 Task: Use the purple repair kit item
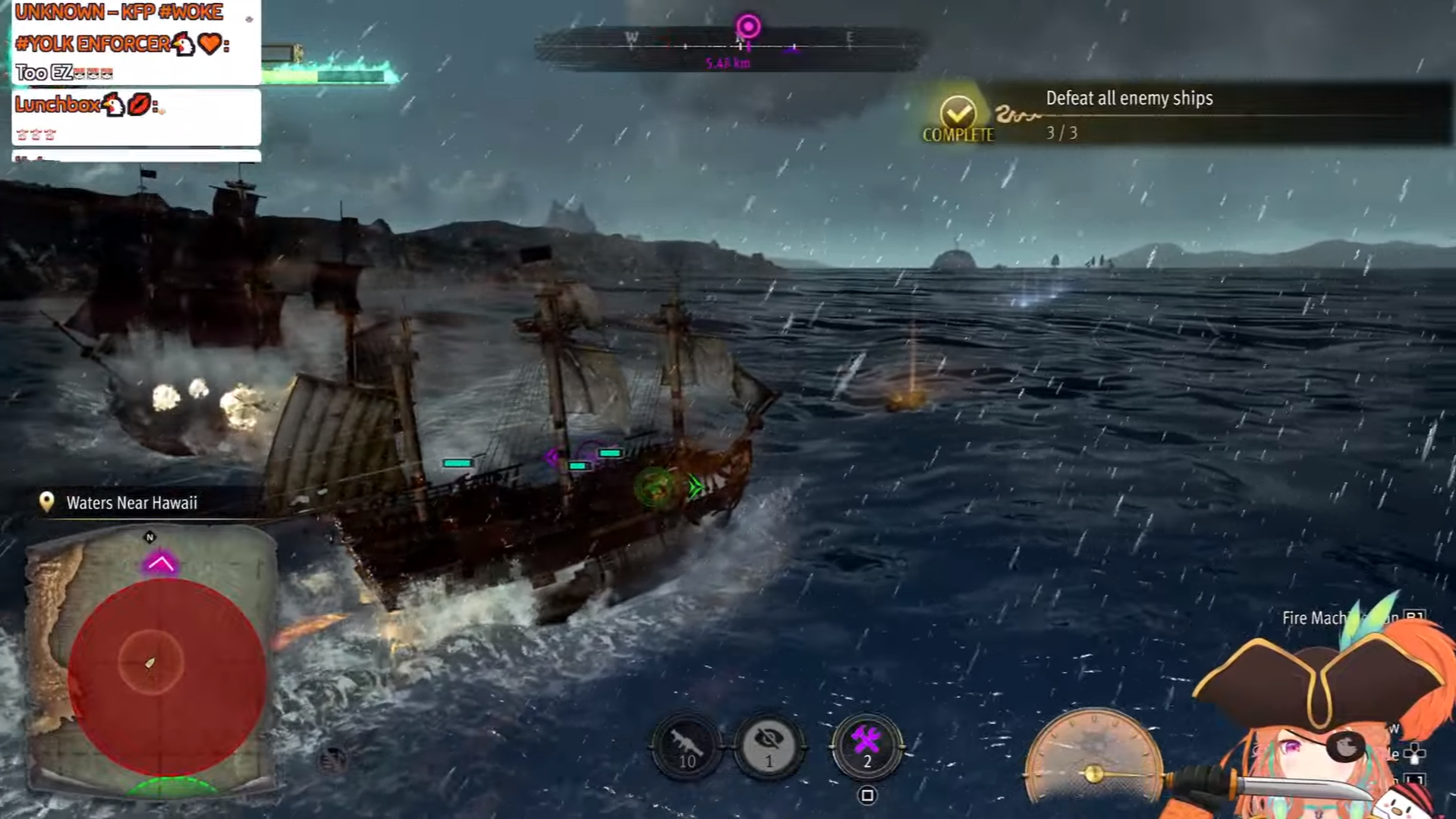[866, 745]
